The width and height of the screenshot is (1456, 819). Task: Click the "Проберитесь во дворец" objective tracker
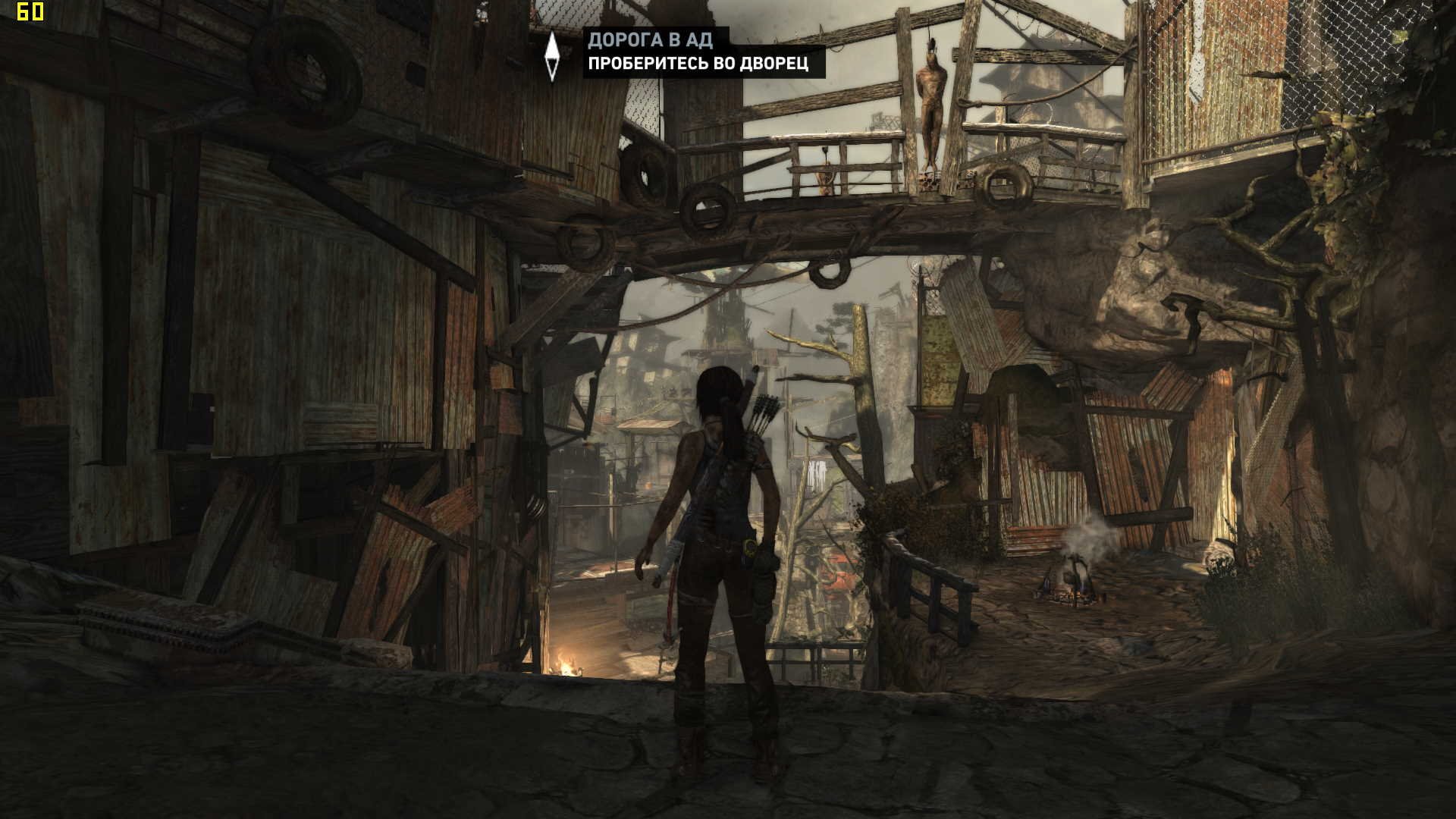[x=698, y=64]
